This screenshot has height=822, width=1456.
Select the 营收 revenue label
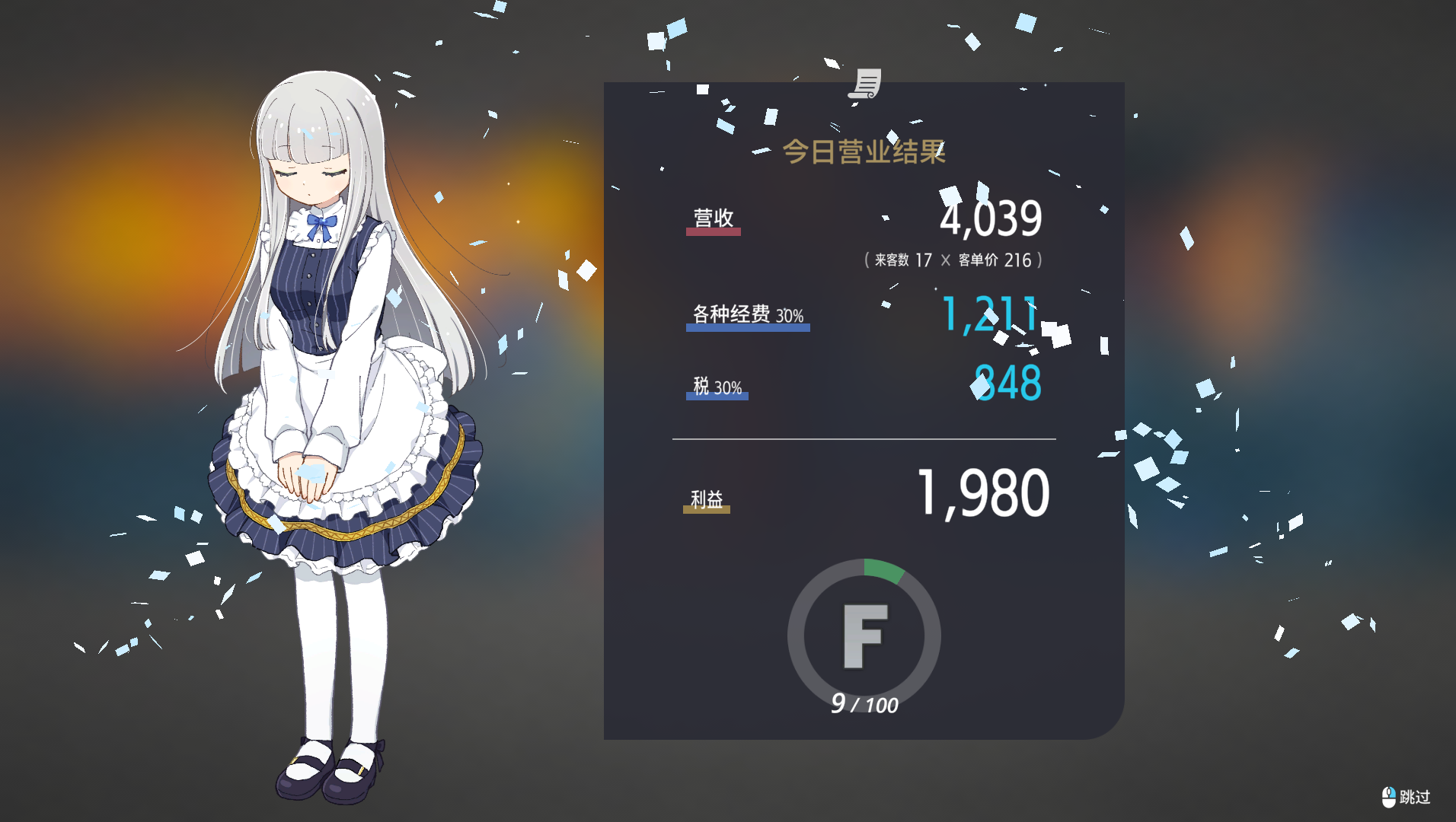click(x=711, y=219)
